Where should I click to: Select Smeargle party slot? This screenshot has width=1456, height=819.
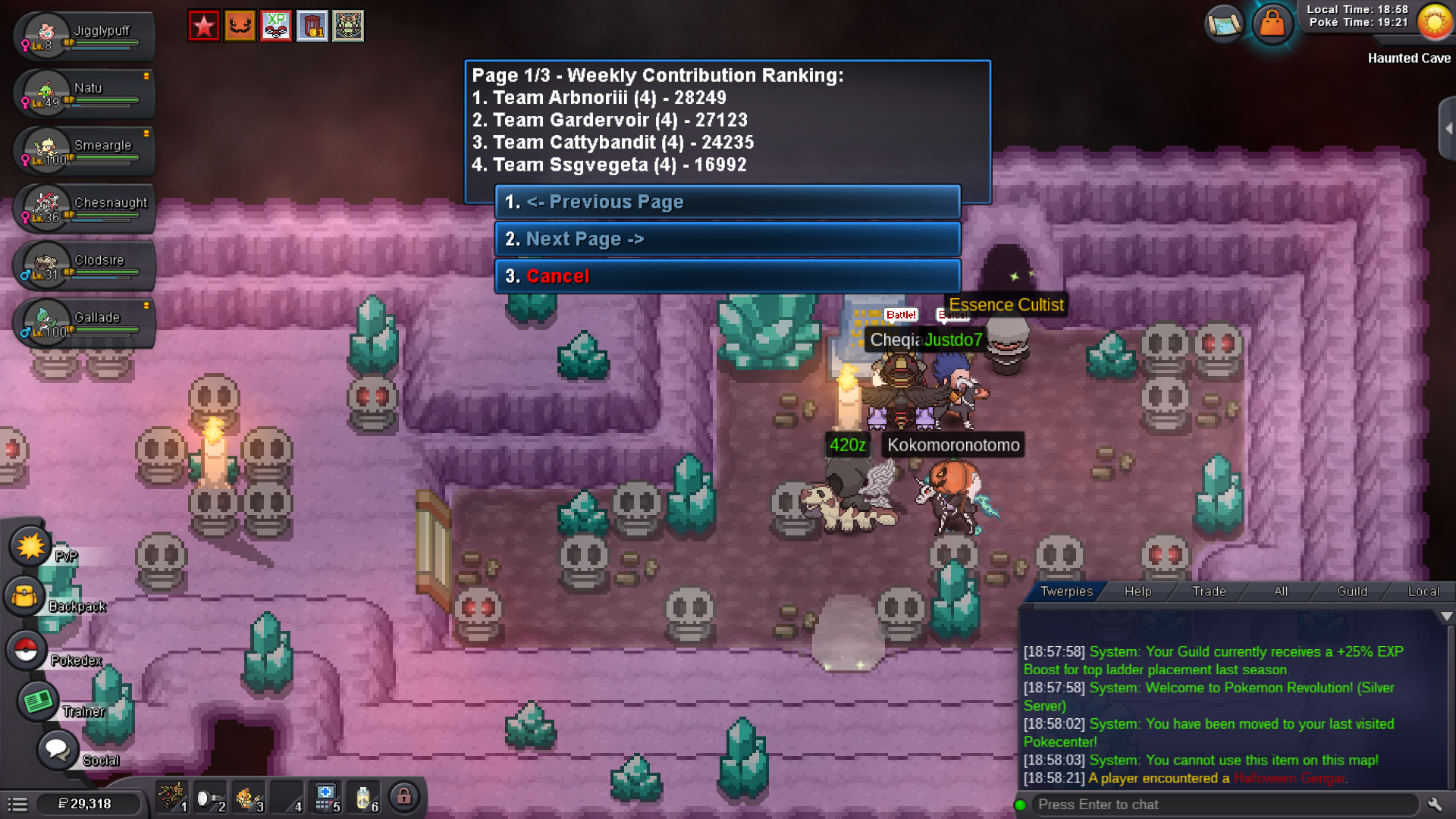(83, 150)
